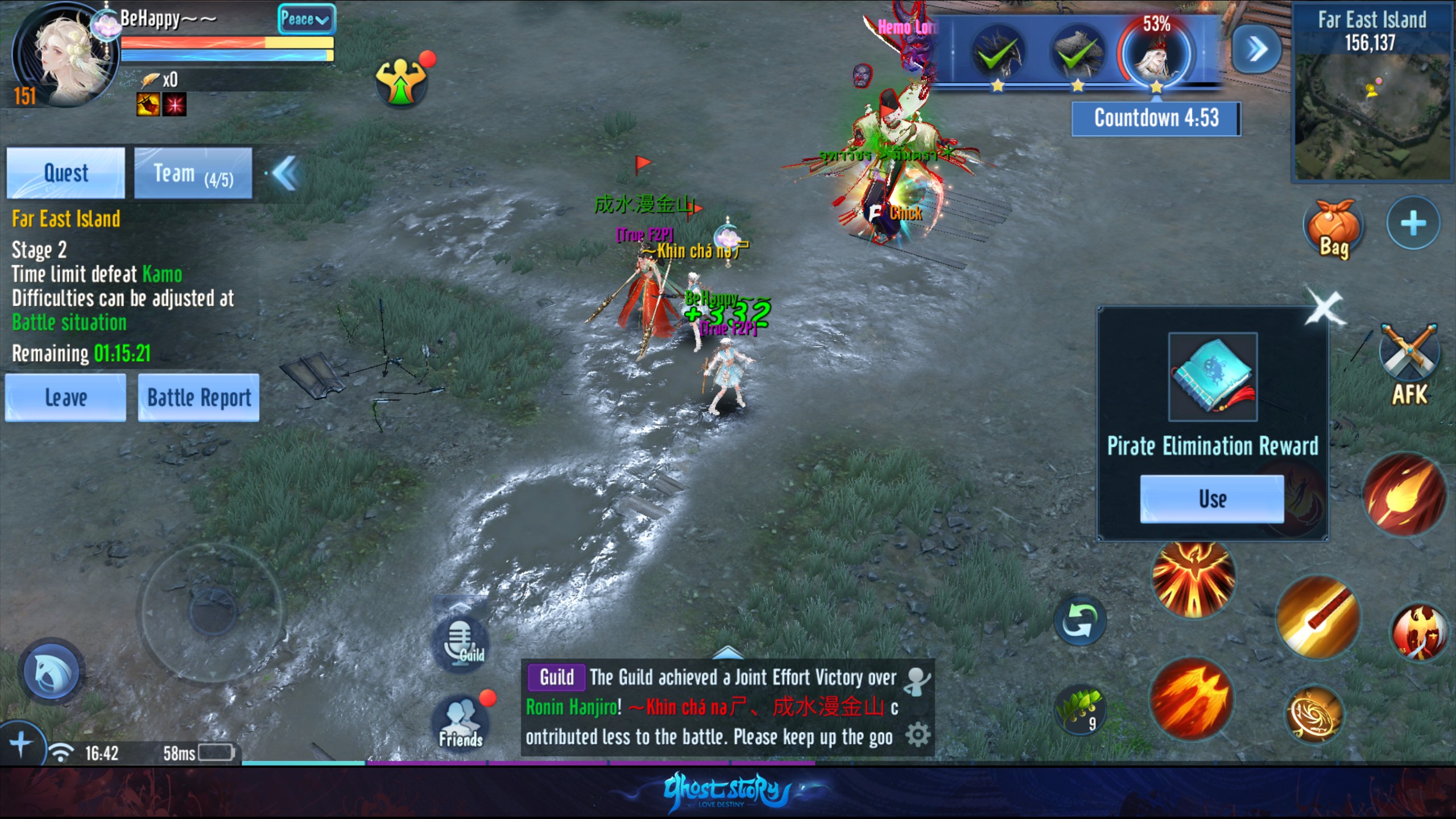Open the Team (4/5) tab
This screenshot has width=1456, height=819.
click(x=193, y=173)
